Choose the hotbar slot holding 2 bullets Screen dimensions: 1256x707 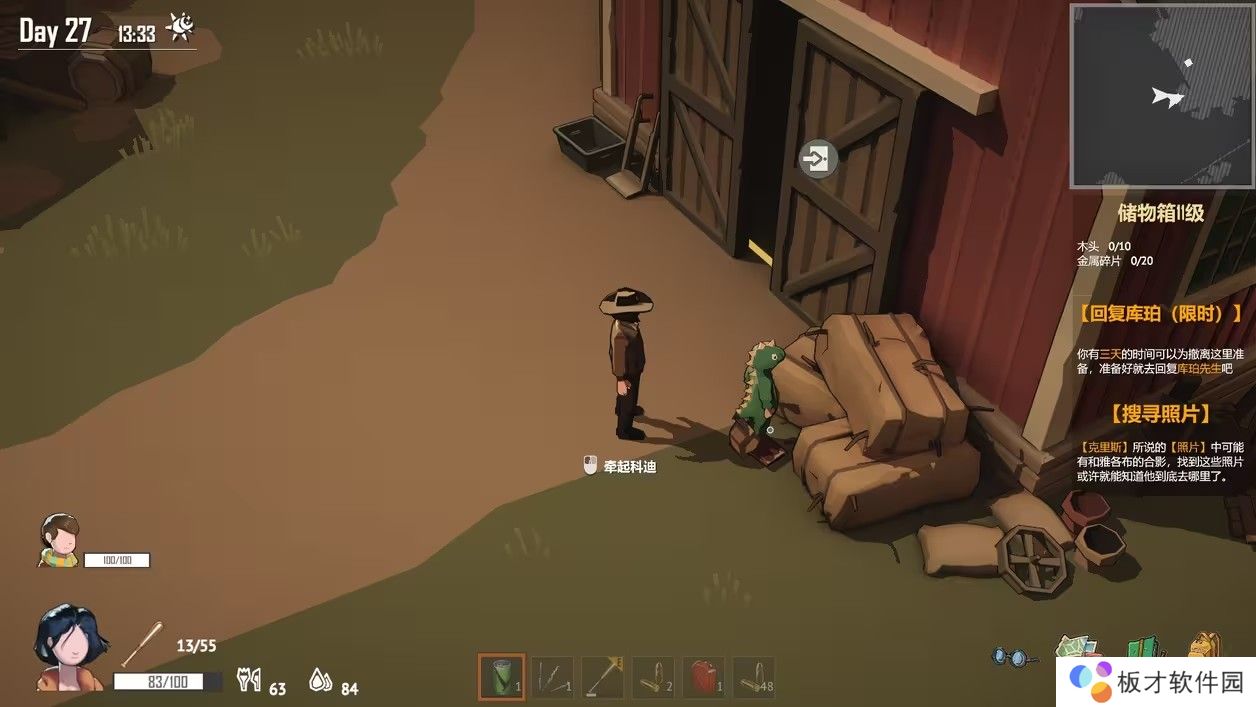click(654, 677)
